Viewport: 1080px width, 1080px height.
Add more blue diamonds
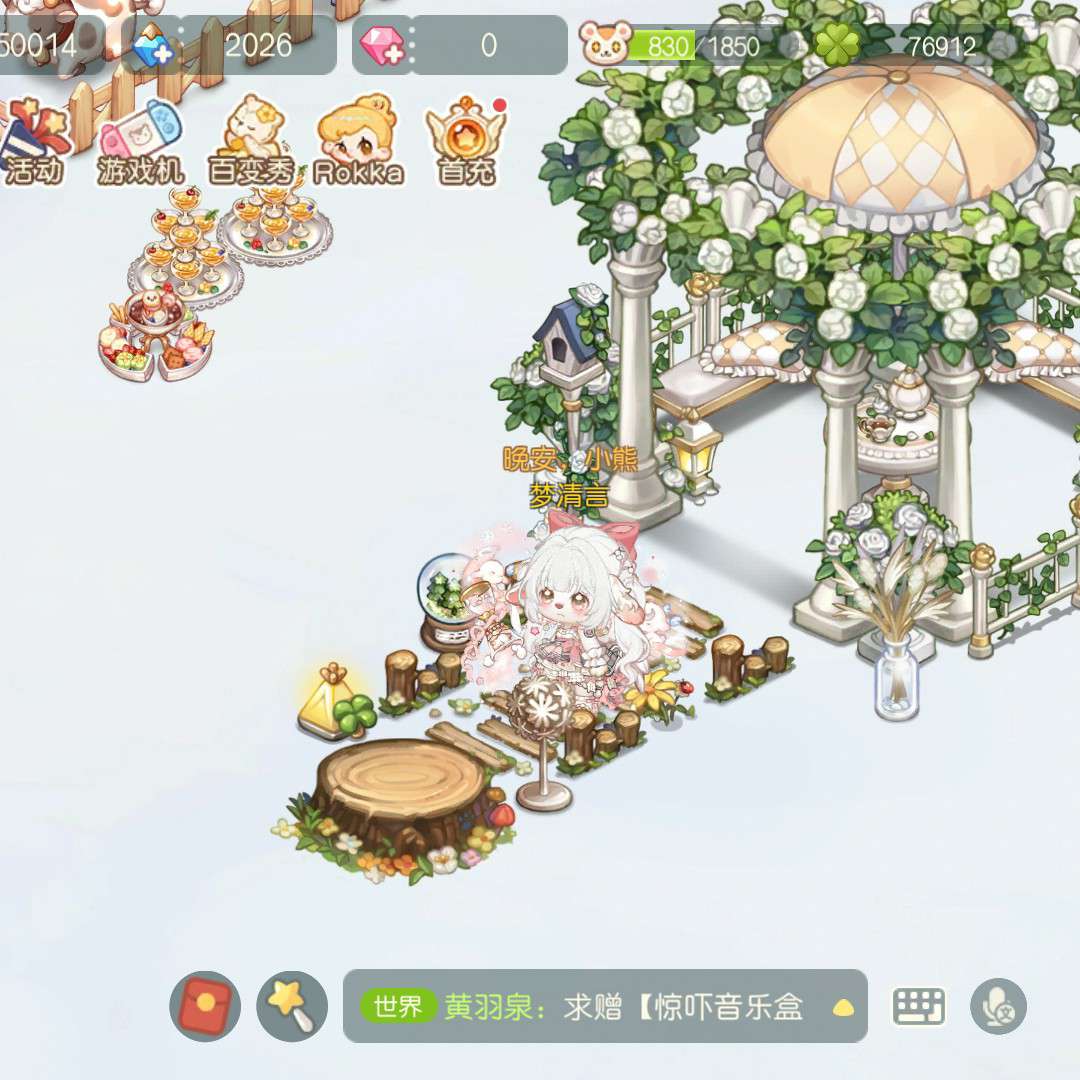154,46
